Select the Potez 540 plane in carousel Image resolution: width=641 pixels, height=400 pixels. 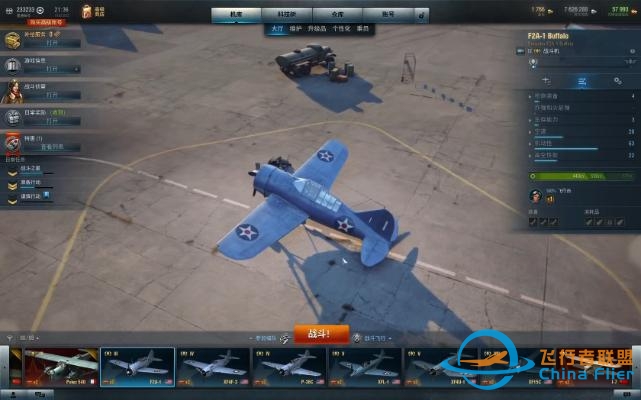point(61,368)
